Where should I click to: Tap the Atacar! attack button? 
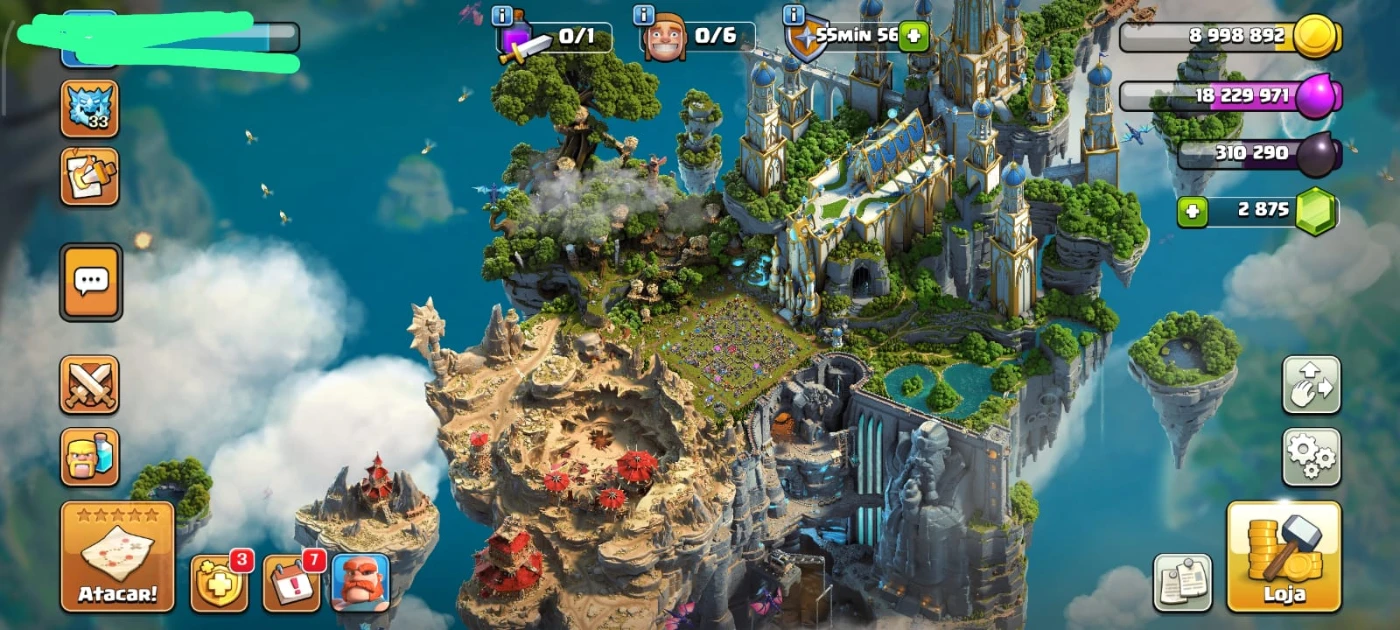[x=117, y=556]
